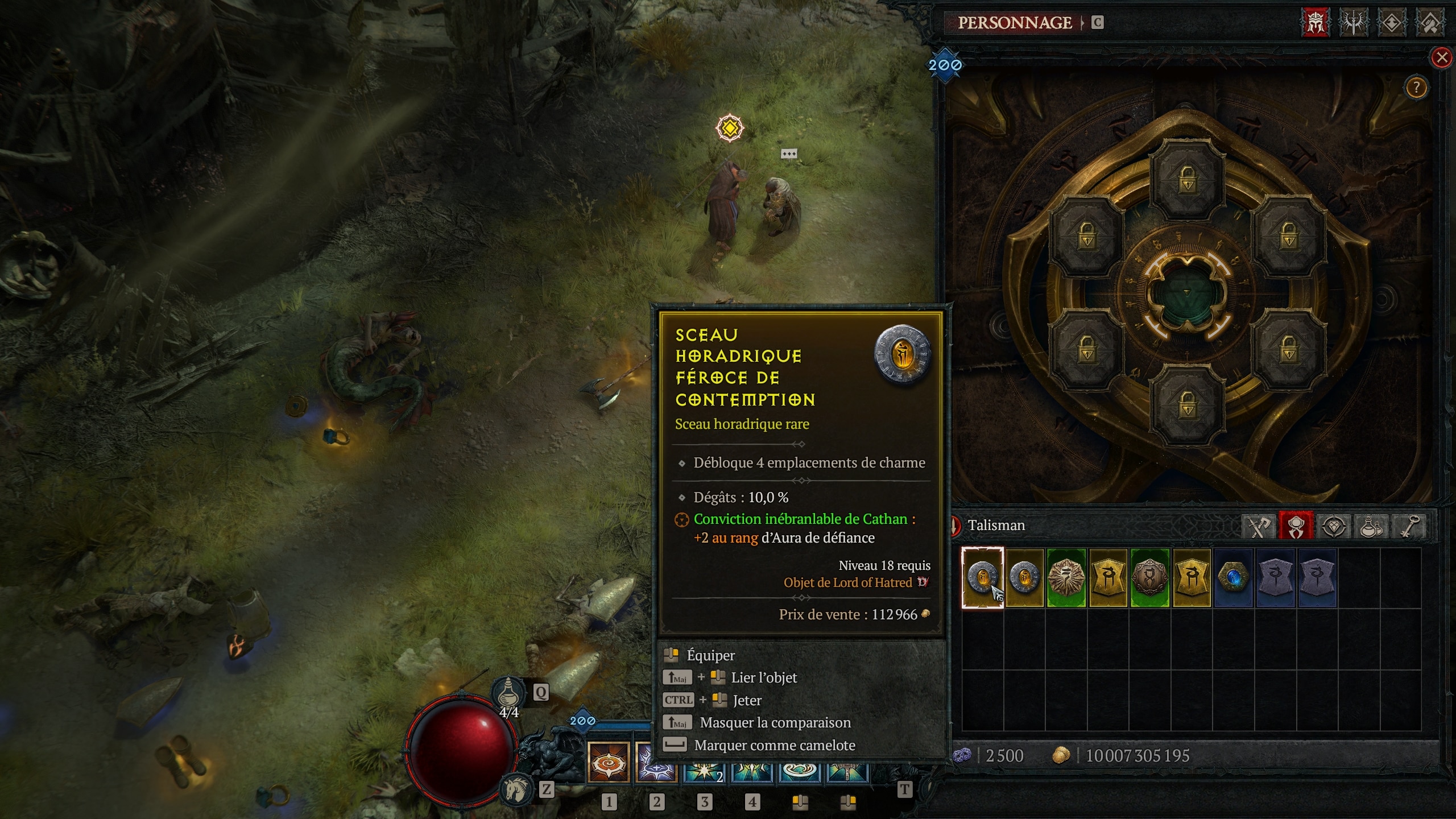This screenshot has height=819, width=1456.
Task: Open the gems inventory tab
Action: [x=1334, y=526]
